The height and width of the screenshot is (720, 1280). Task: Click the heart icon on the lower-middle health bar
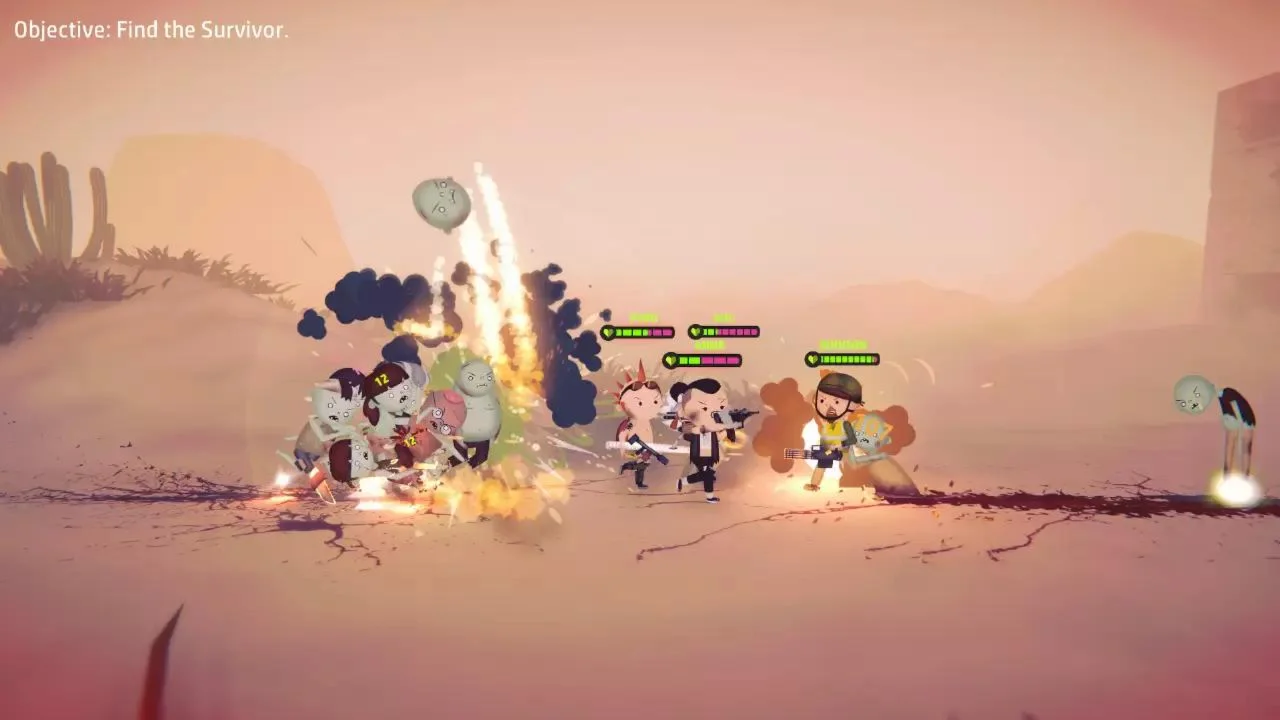click(x=671, y=360)
